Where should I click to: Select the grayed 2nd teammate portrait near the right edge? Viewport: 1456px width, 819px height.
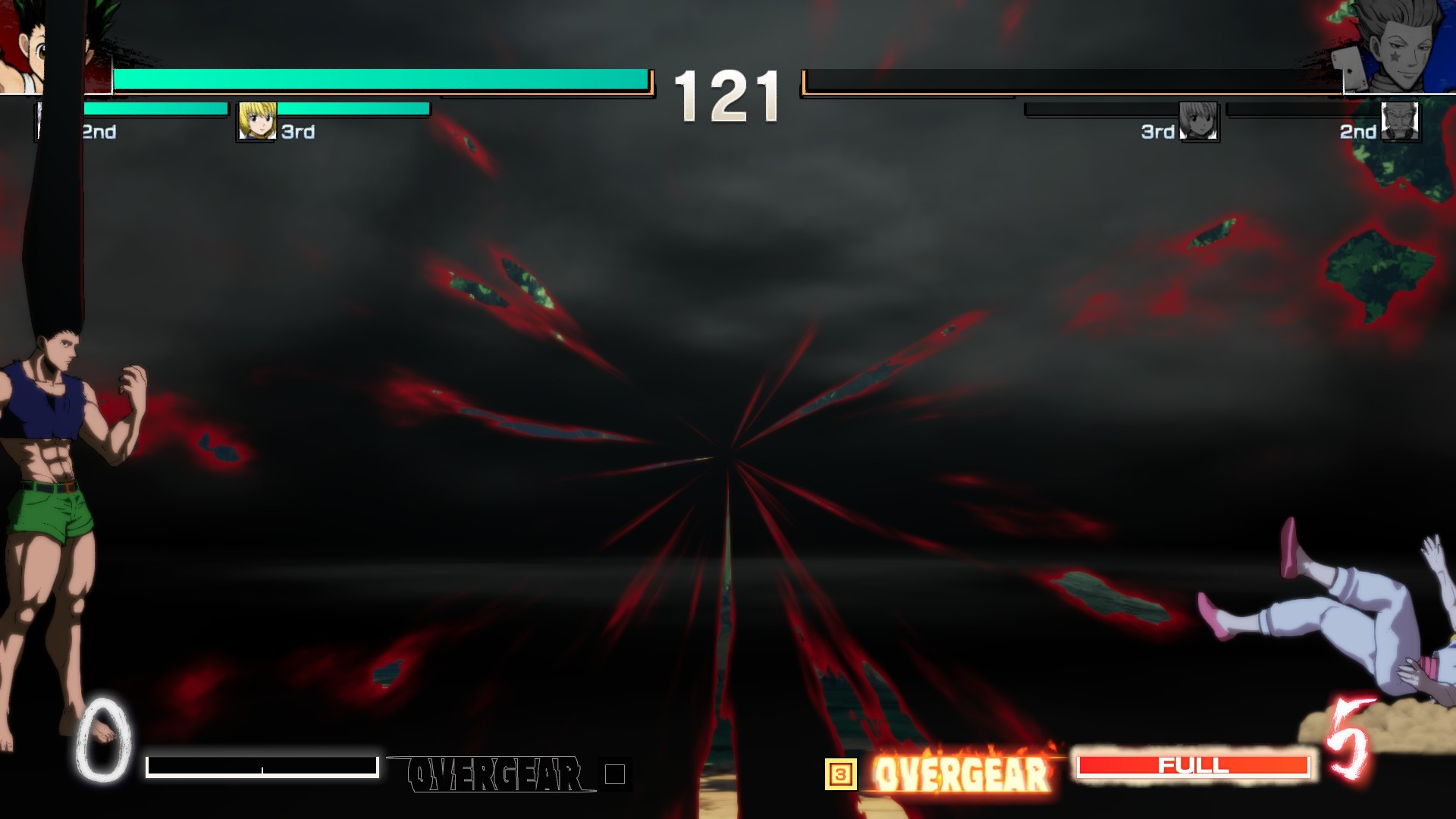tap(1400, 121)
